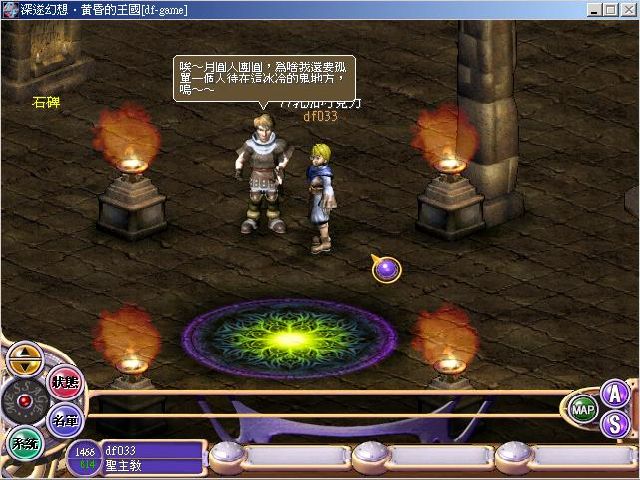Viewport: 640px width, 480px height.
Task: Click the round MESSAGE dial with red gem
Action: 22,400
